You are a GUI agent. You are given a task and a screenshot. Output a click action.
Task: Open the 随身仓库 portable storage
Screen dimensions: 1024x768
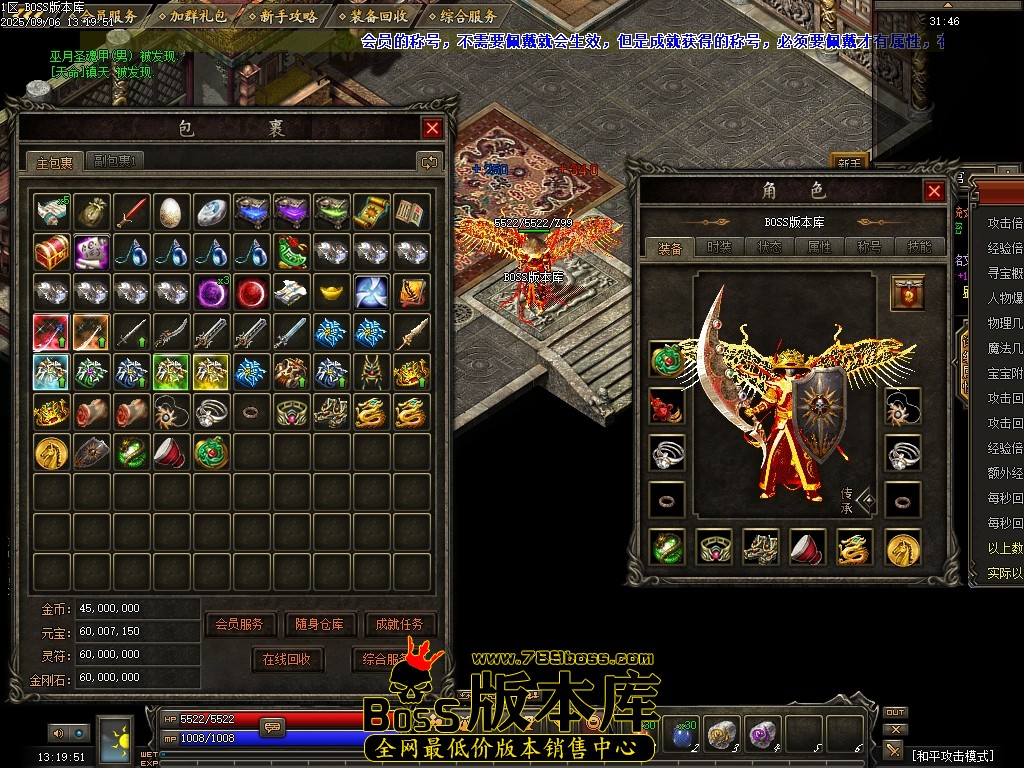pos(319,624)
